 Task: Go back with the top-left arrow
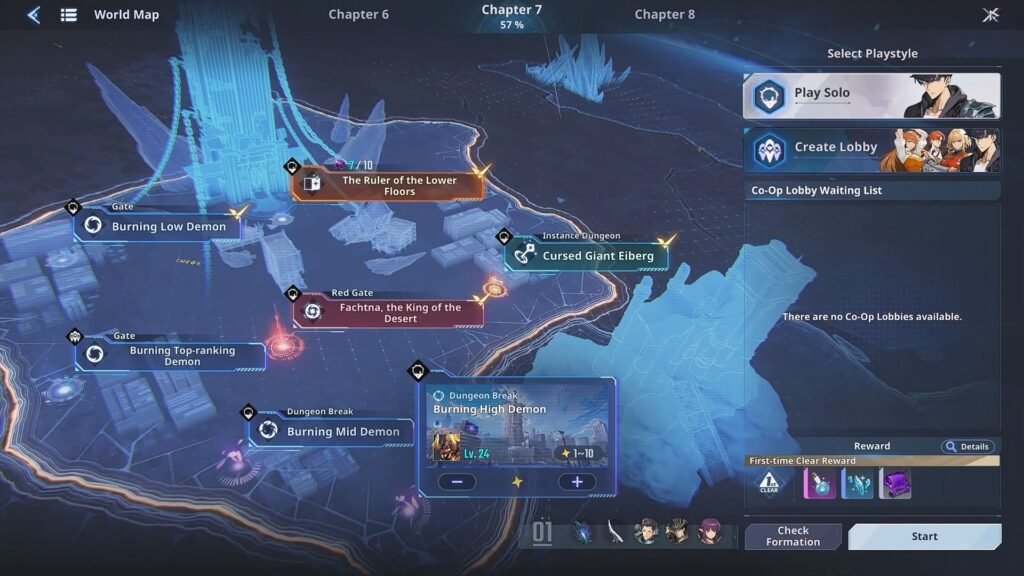33,15
